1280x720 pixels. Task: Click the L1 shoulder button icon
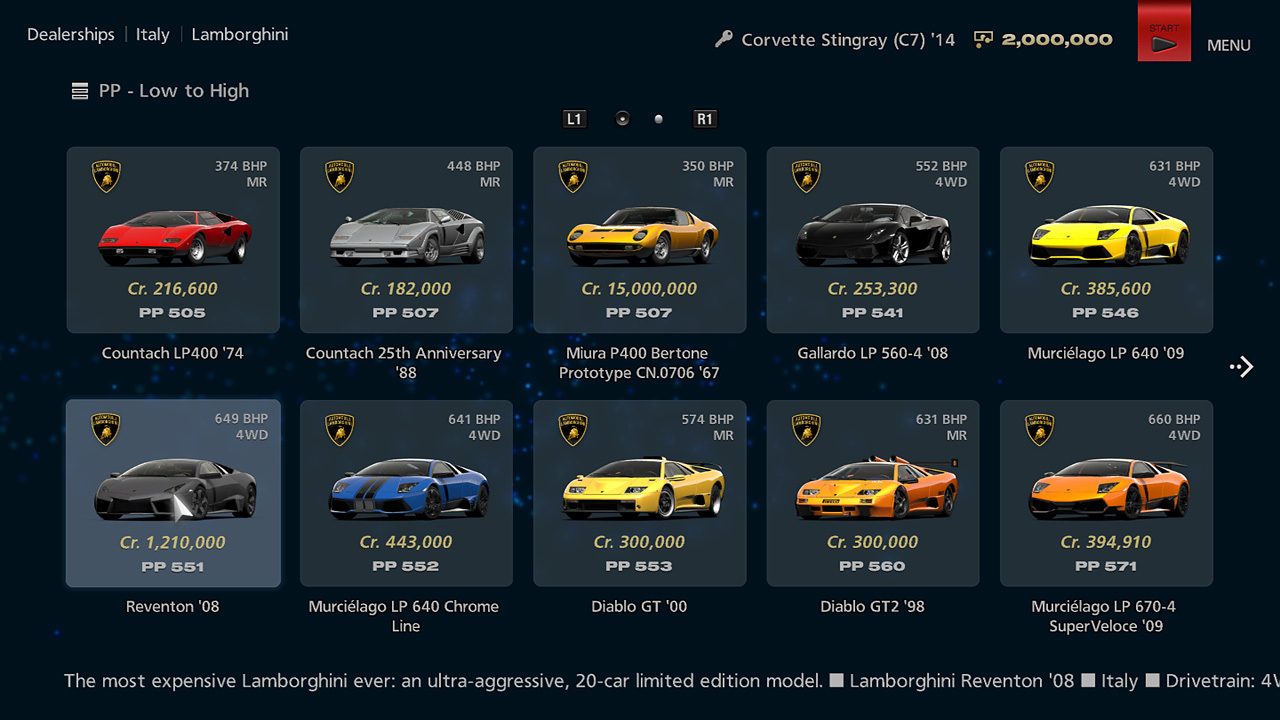(x=574, y=118)
